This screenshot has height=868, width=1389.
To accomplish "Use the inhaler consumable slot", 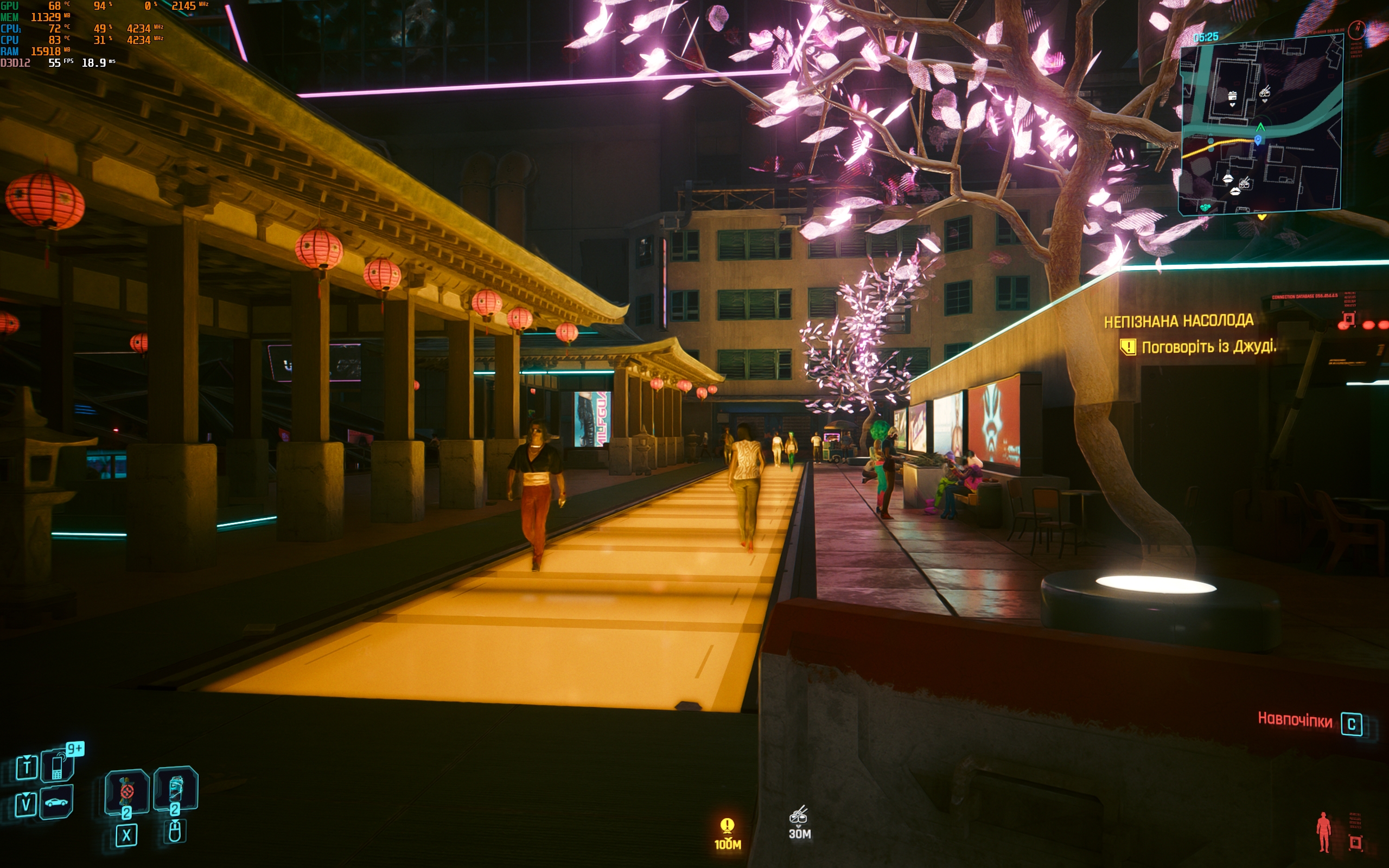I will coord(176,789).
